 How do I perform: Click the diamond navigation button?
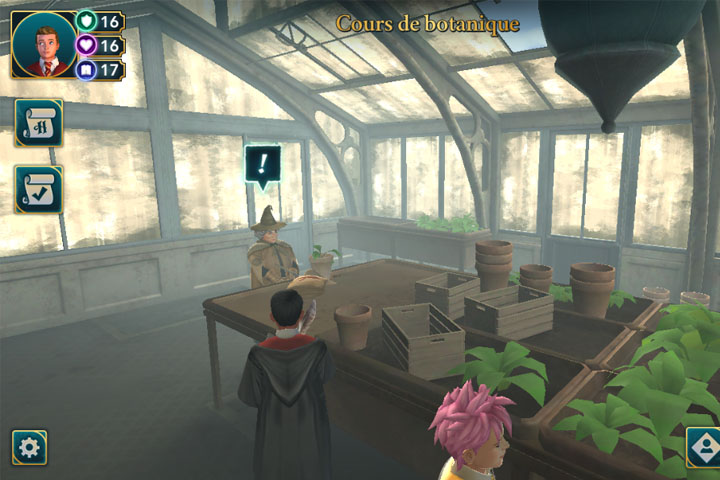click(703, 448)
